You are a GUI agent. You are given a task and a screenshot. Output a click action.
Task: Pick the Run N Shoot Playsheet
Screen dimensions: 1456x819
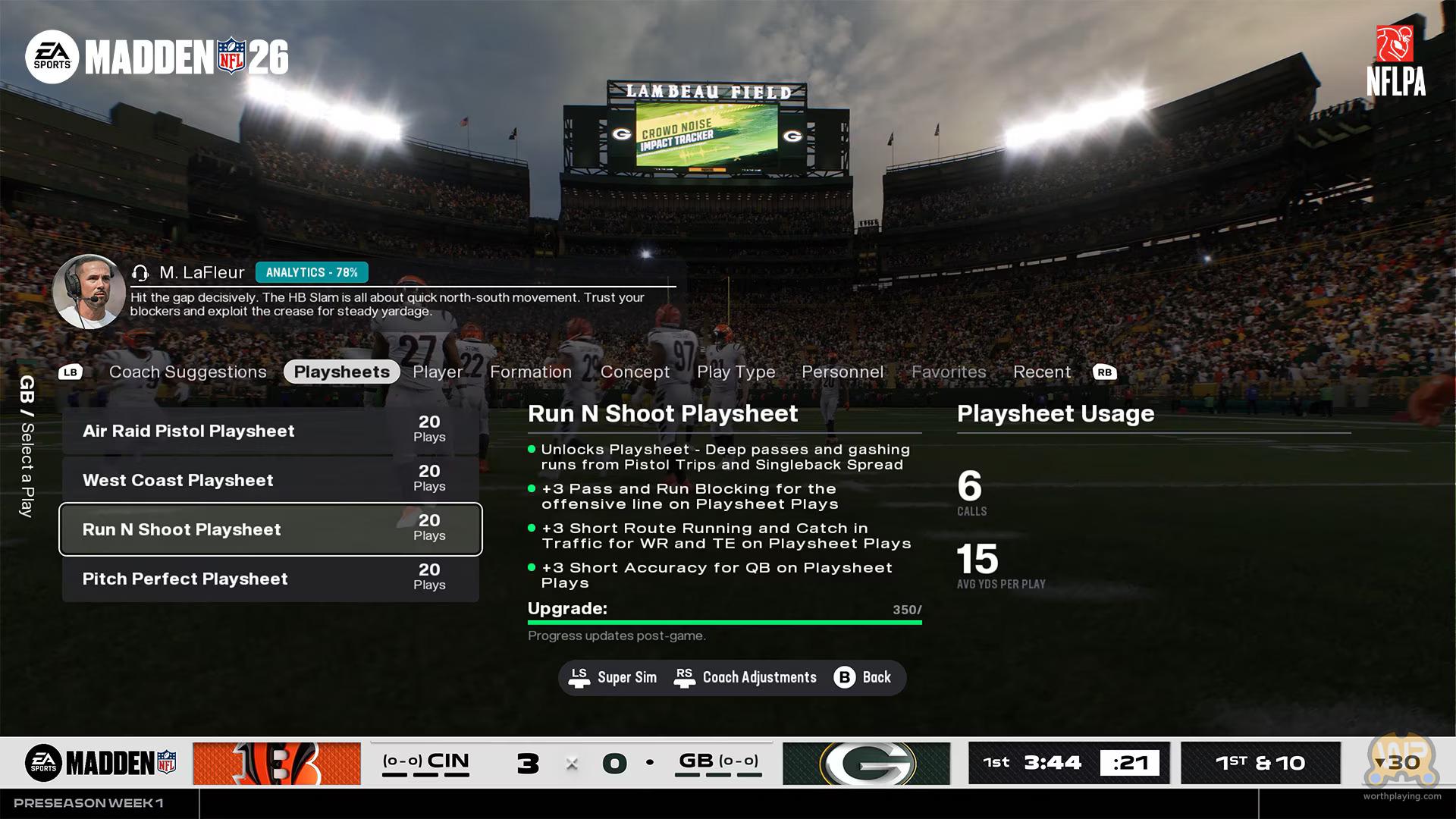point(270,529)
